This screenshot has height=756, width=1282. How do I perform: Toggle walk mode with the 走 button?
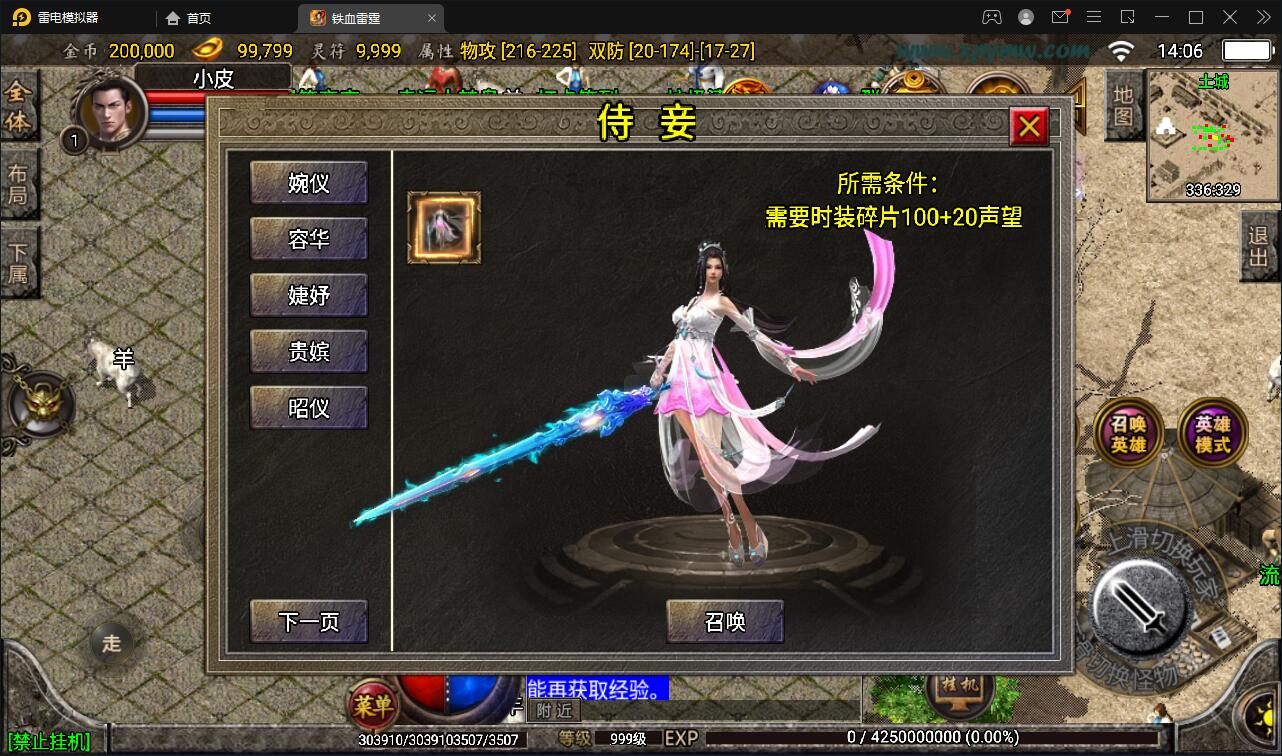click(111, 644)
